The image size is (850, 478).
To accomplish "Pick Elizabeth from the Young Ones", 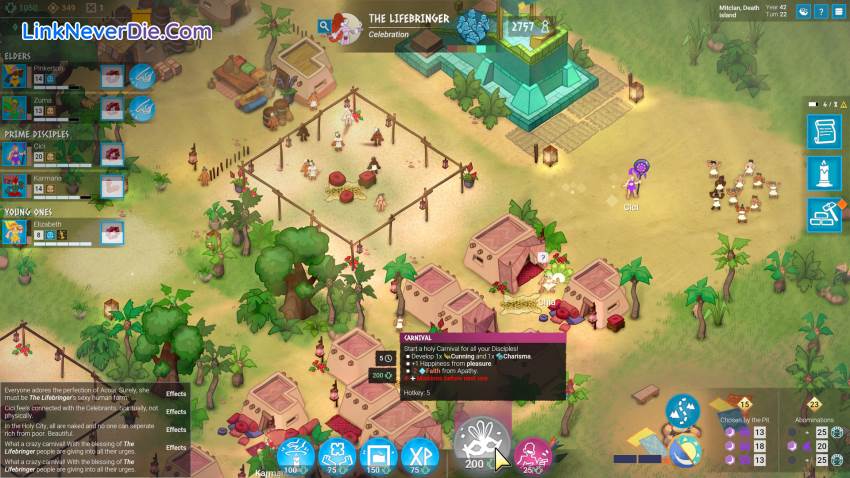I will [15, 232].
